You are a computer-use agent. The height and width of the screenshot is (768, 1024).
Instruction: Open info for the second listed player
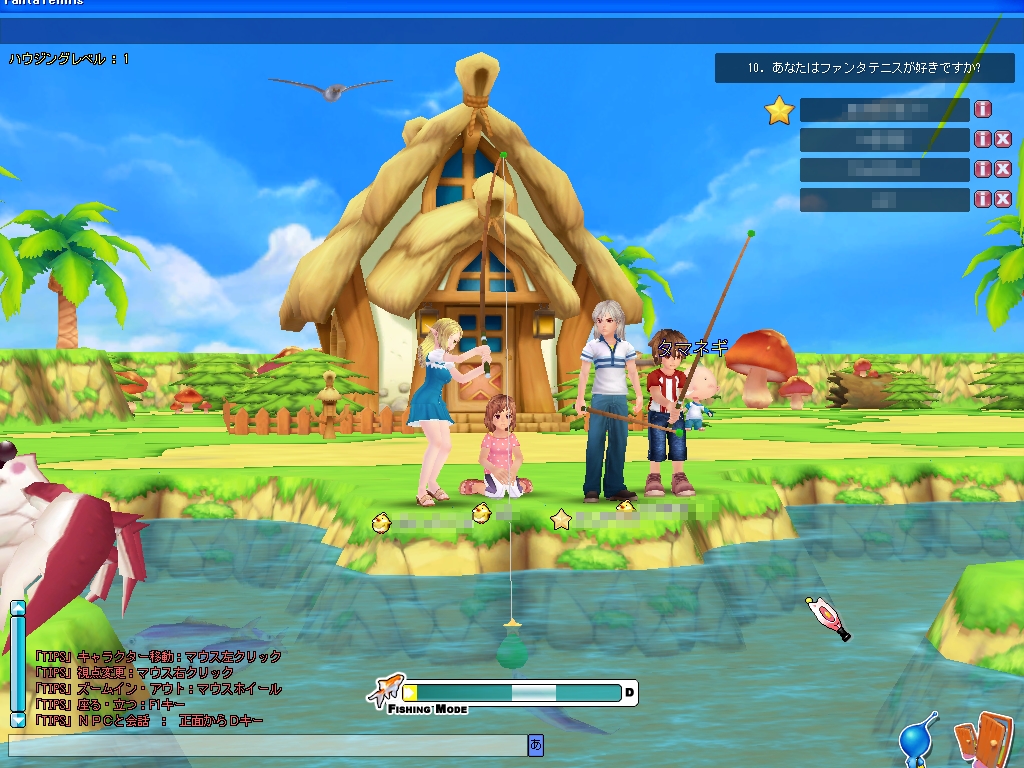(983, 140)
